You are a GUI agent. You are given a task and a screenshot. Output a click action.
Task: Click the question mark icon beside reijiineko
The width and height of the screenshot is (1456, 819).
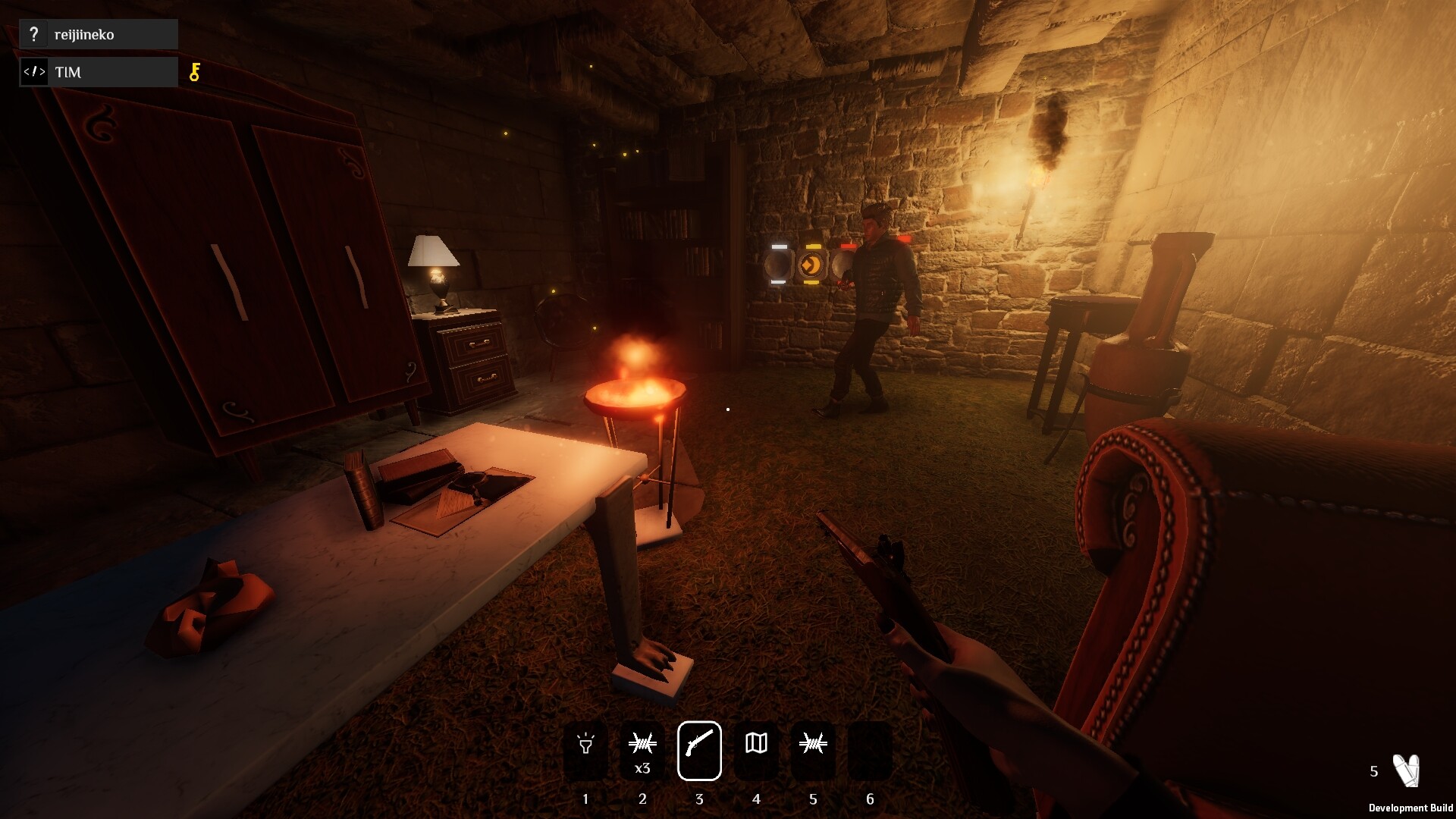pos(33,33)
